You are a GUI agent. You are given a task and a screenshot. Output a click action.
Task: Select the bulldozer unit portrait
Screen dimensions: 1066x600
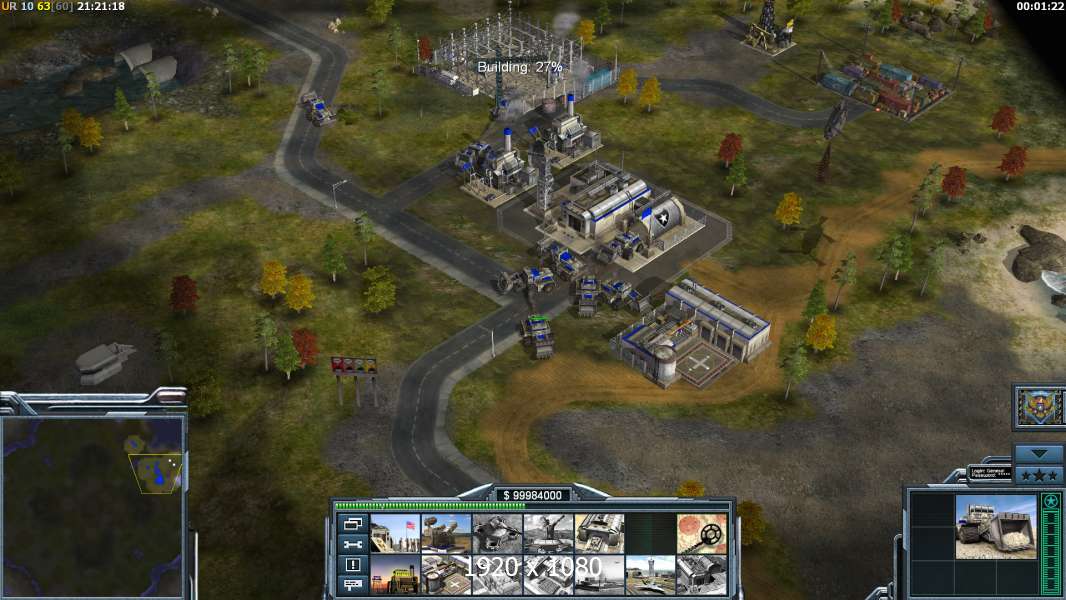[x=995, y=526]
